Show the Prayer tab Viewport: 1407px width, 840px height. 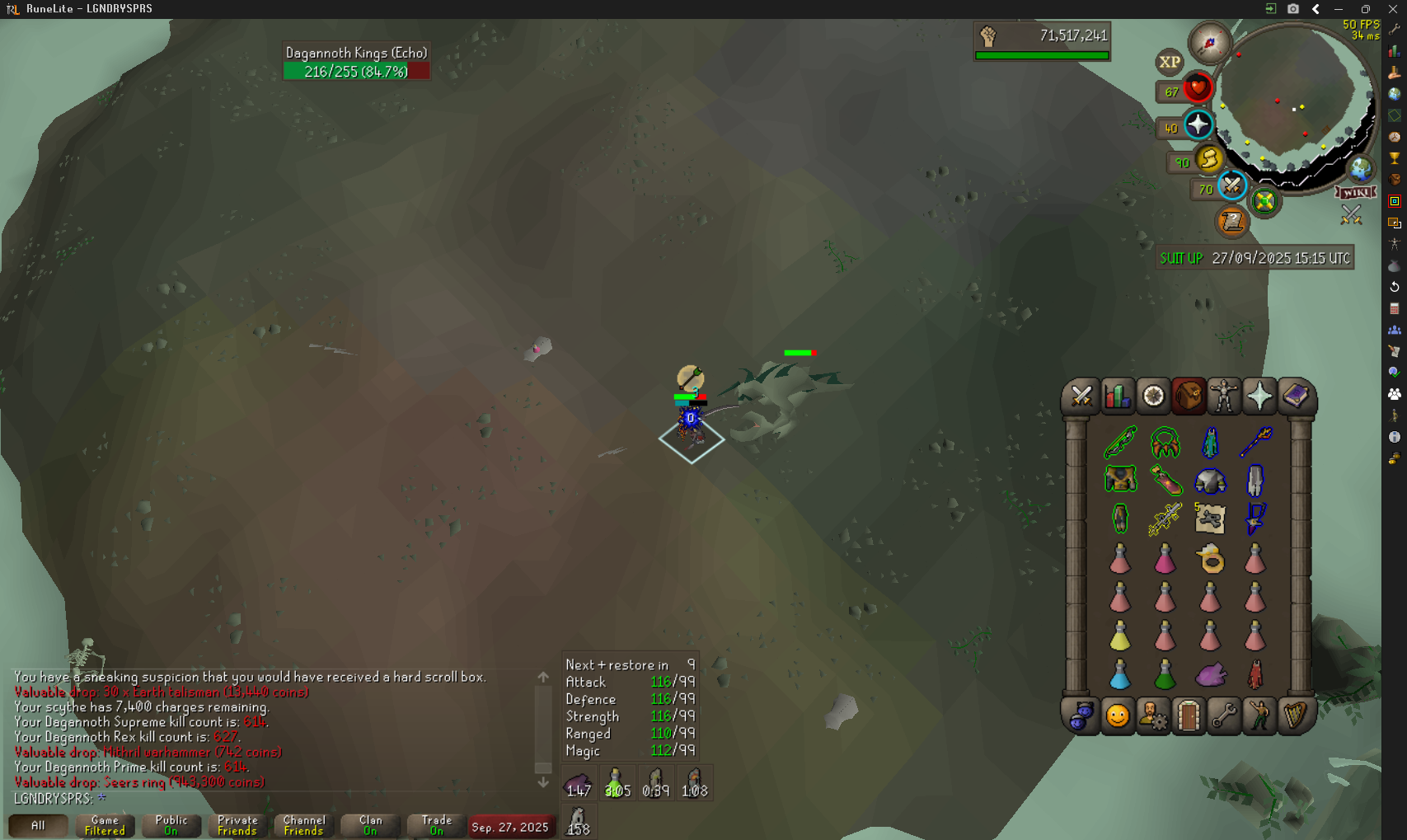[1259, 397]
